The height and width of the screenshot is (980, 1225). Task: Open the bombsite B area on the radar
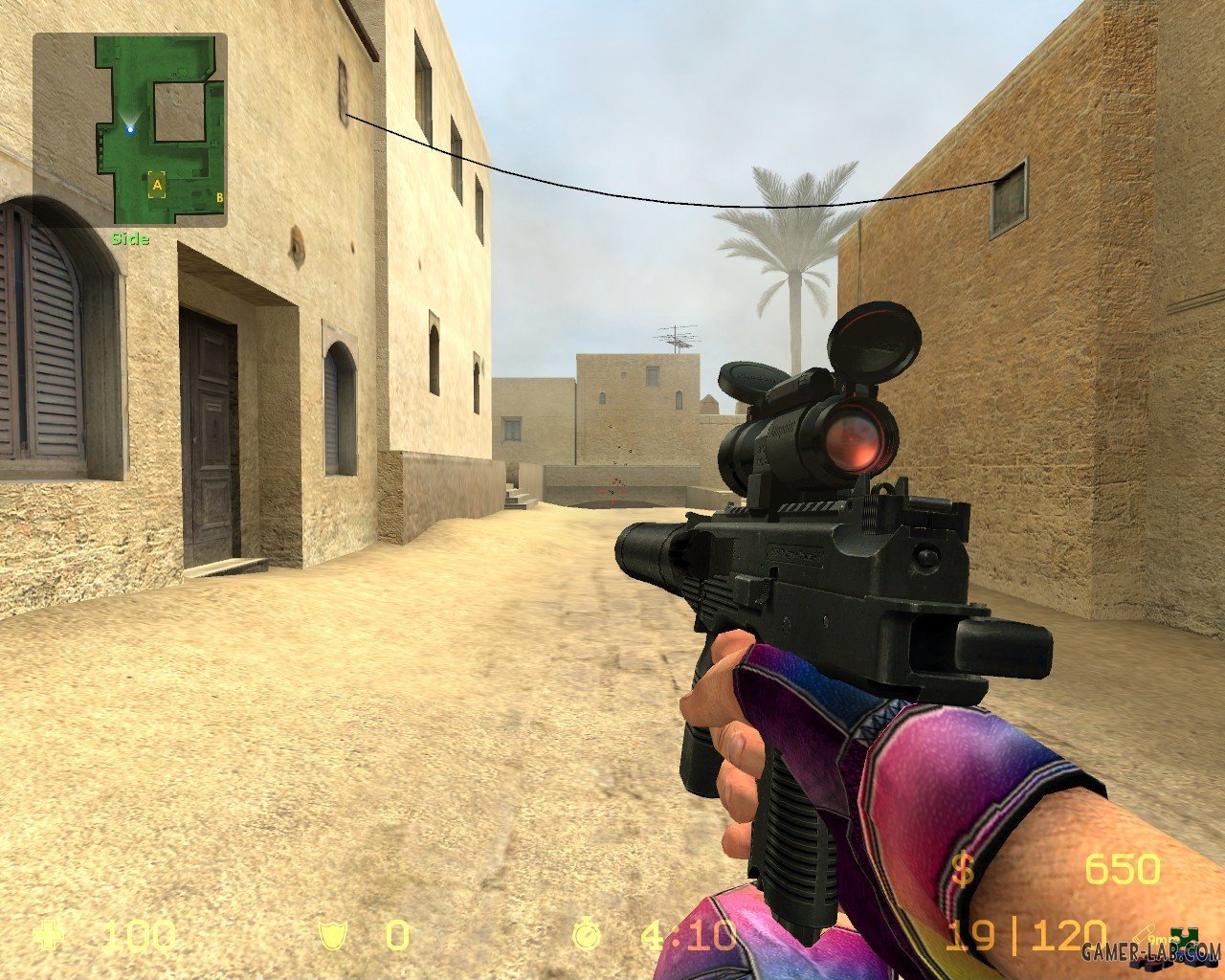tap(219, 198)
